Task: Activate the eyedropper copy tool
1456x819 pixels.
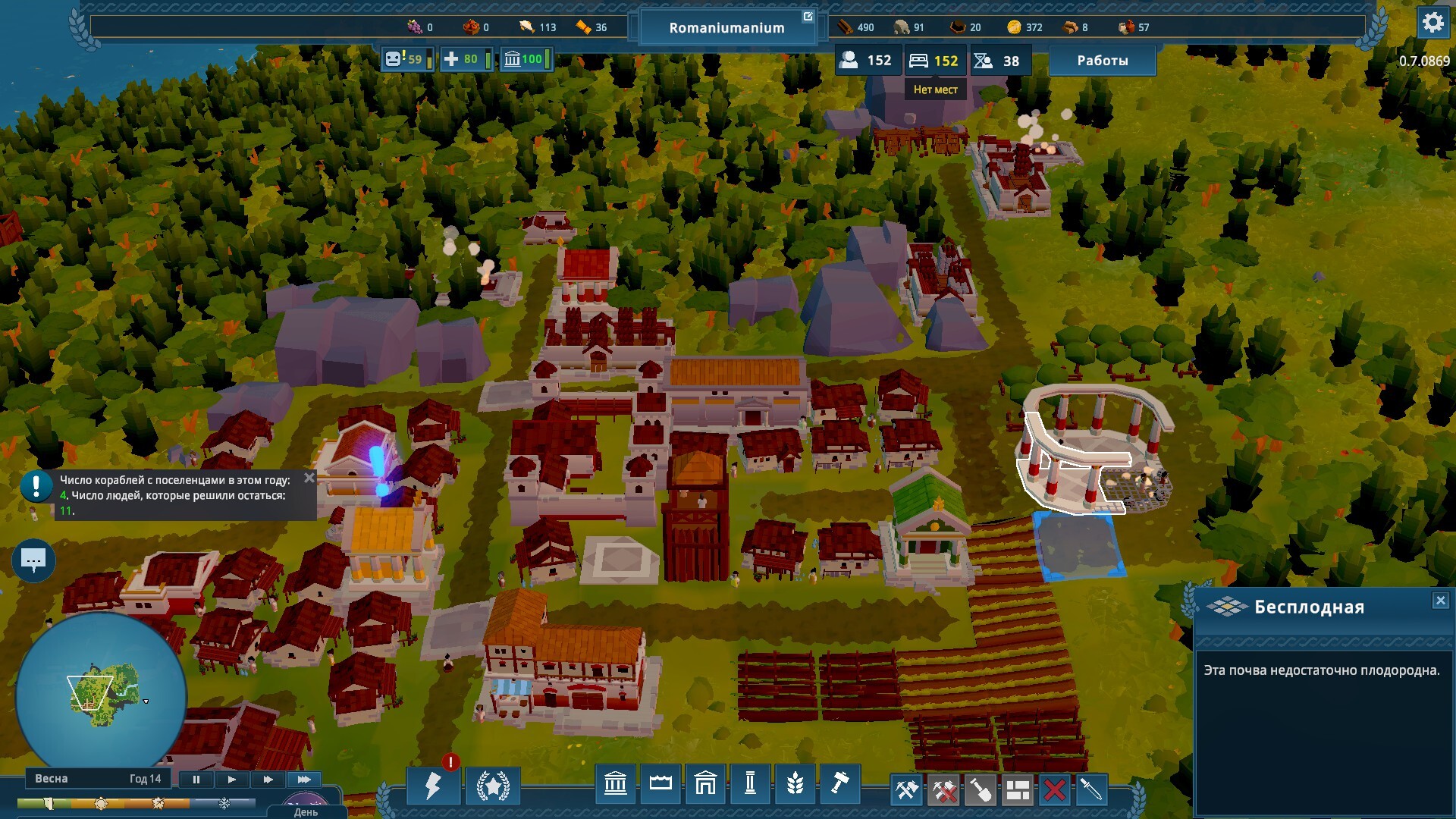Action: [x=1090, y=790]
